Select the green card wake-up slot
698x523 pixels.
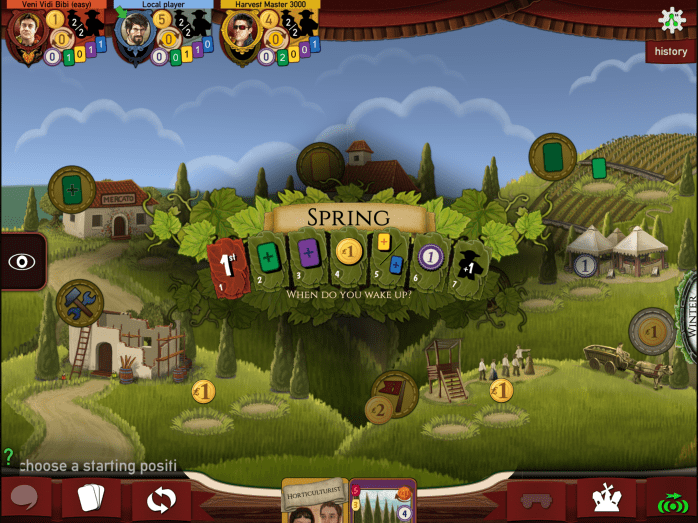pos(268,257)
